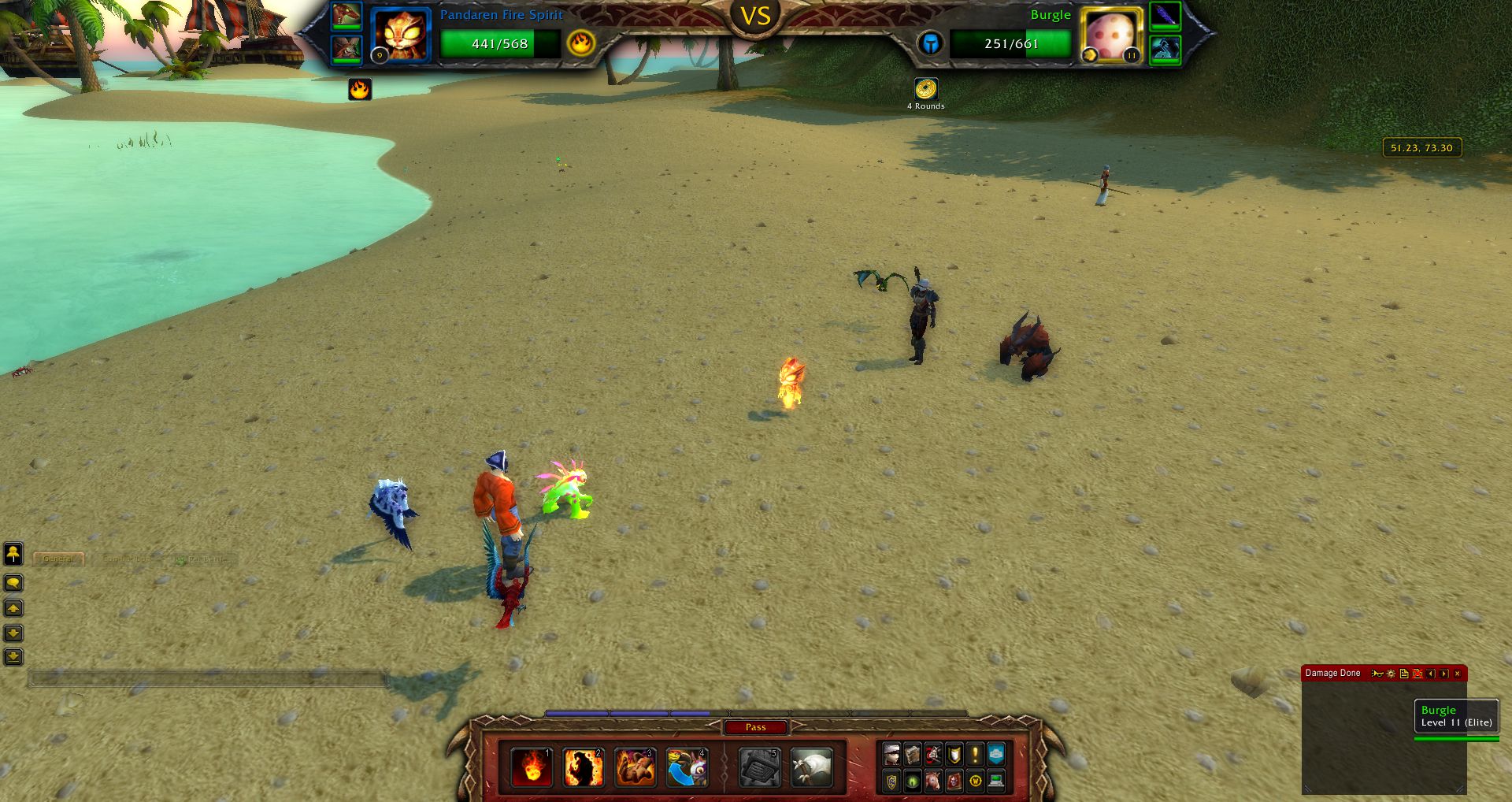Activate the flaming silhouette ability in slot 2
The width and height of the screenshot is (1512, 802).
(x=583, y=767)
